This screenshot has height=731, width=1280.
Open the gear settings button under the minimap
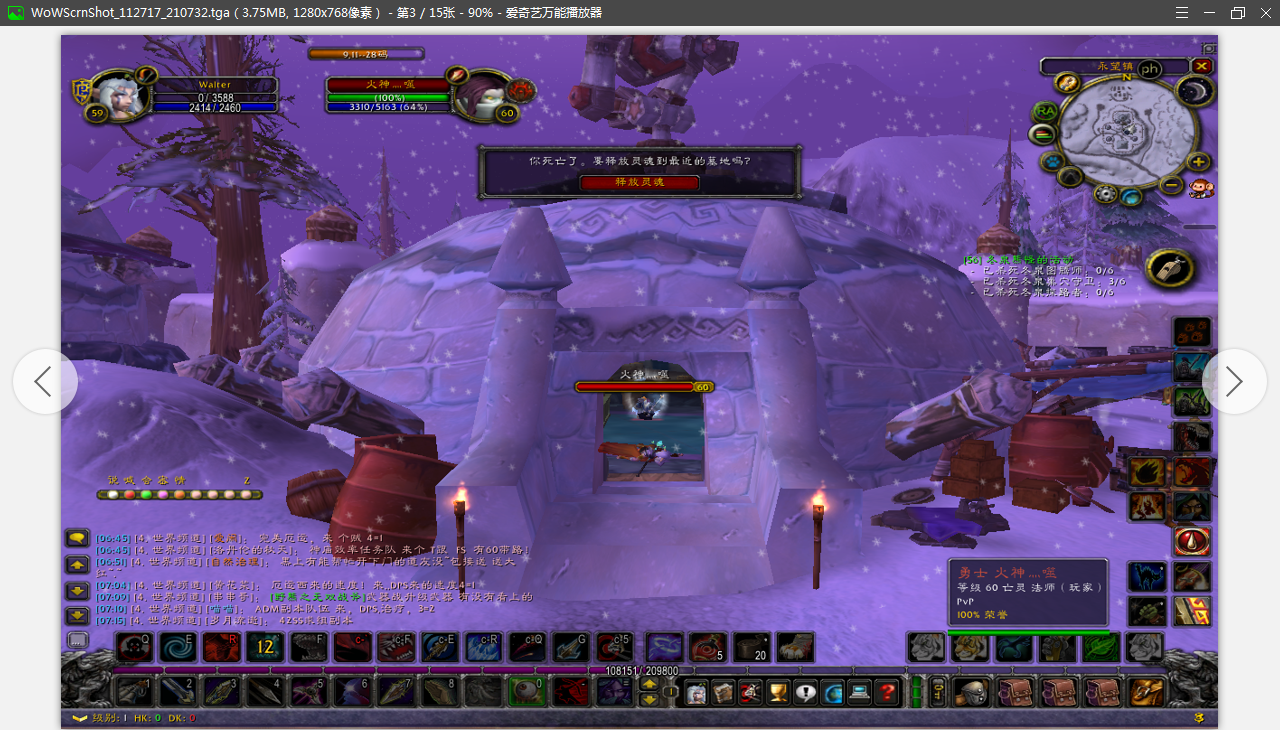click(1105, 194)
